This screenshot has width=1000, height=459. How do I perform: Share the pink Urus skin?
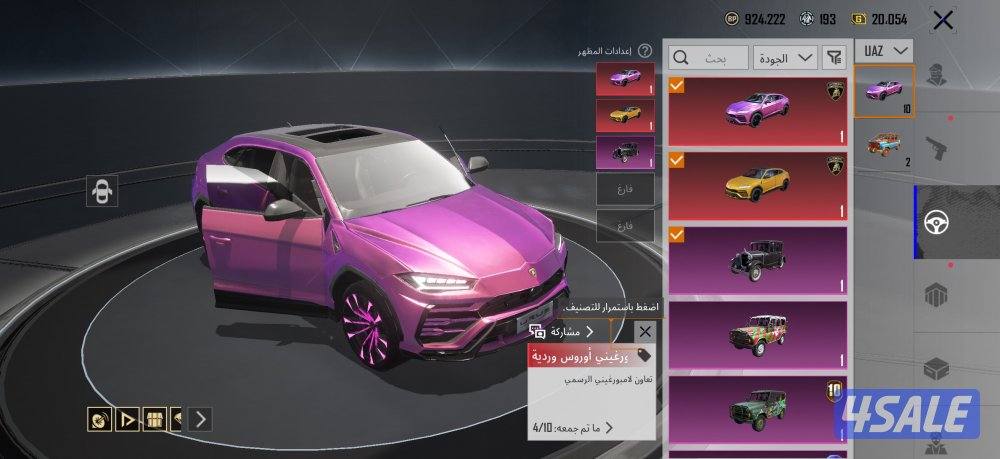point(562,331)
